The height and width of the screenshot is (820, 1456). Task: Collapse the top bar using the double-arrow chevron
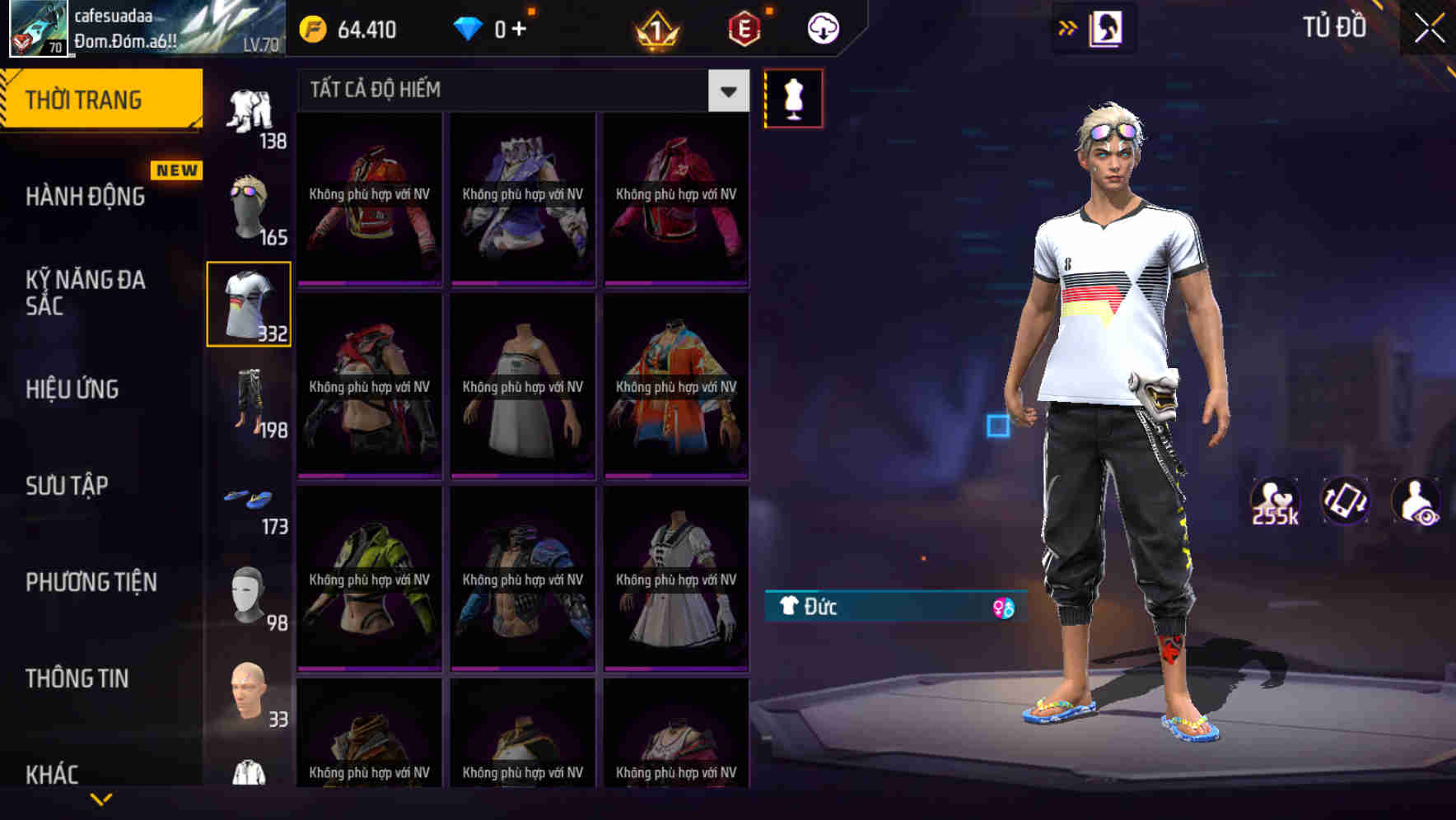pos(1068,26)
